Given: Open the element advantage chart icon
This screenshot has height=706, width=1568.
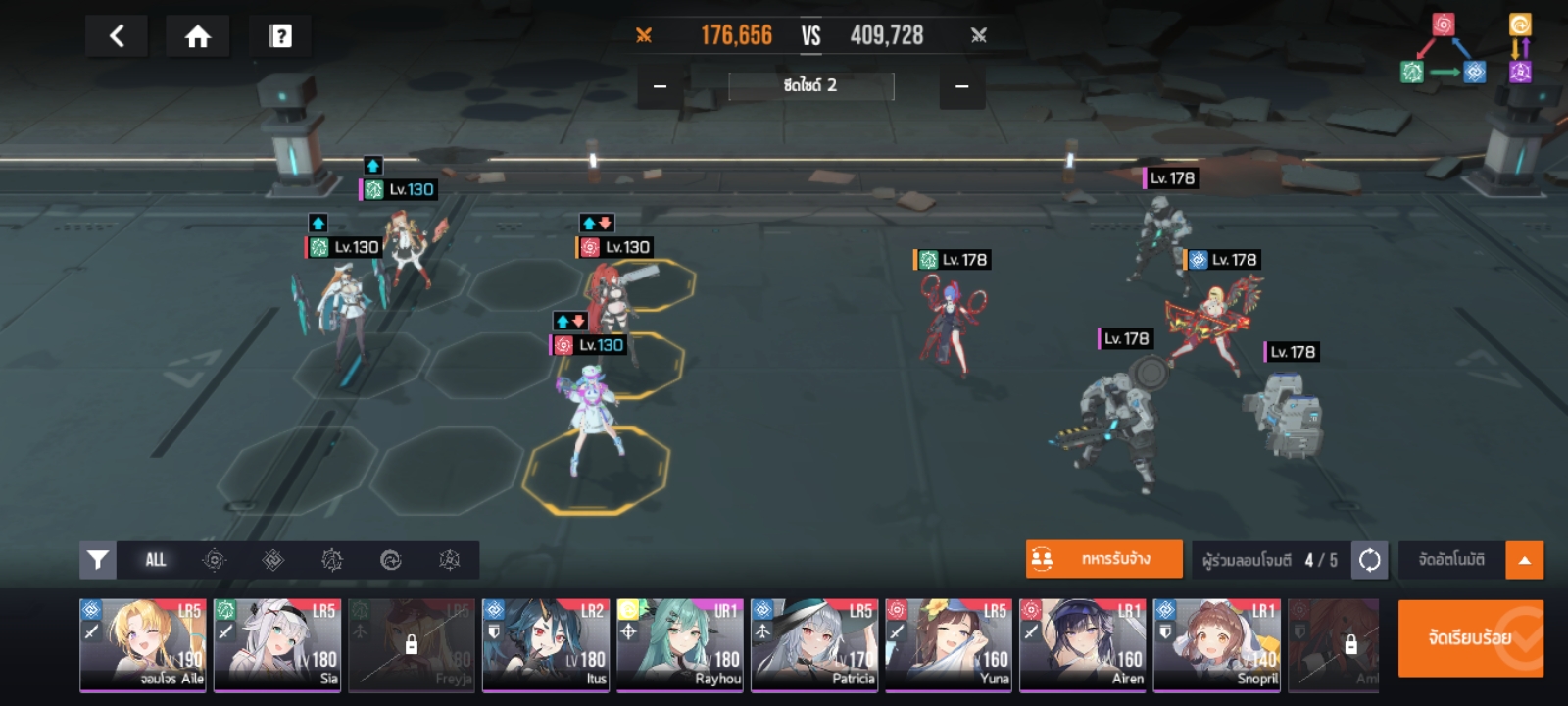Looking at the screenshot, I should point(1466,49).
